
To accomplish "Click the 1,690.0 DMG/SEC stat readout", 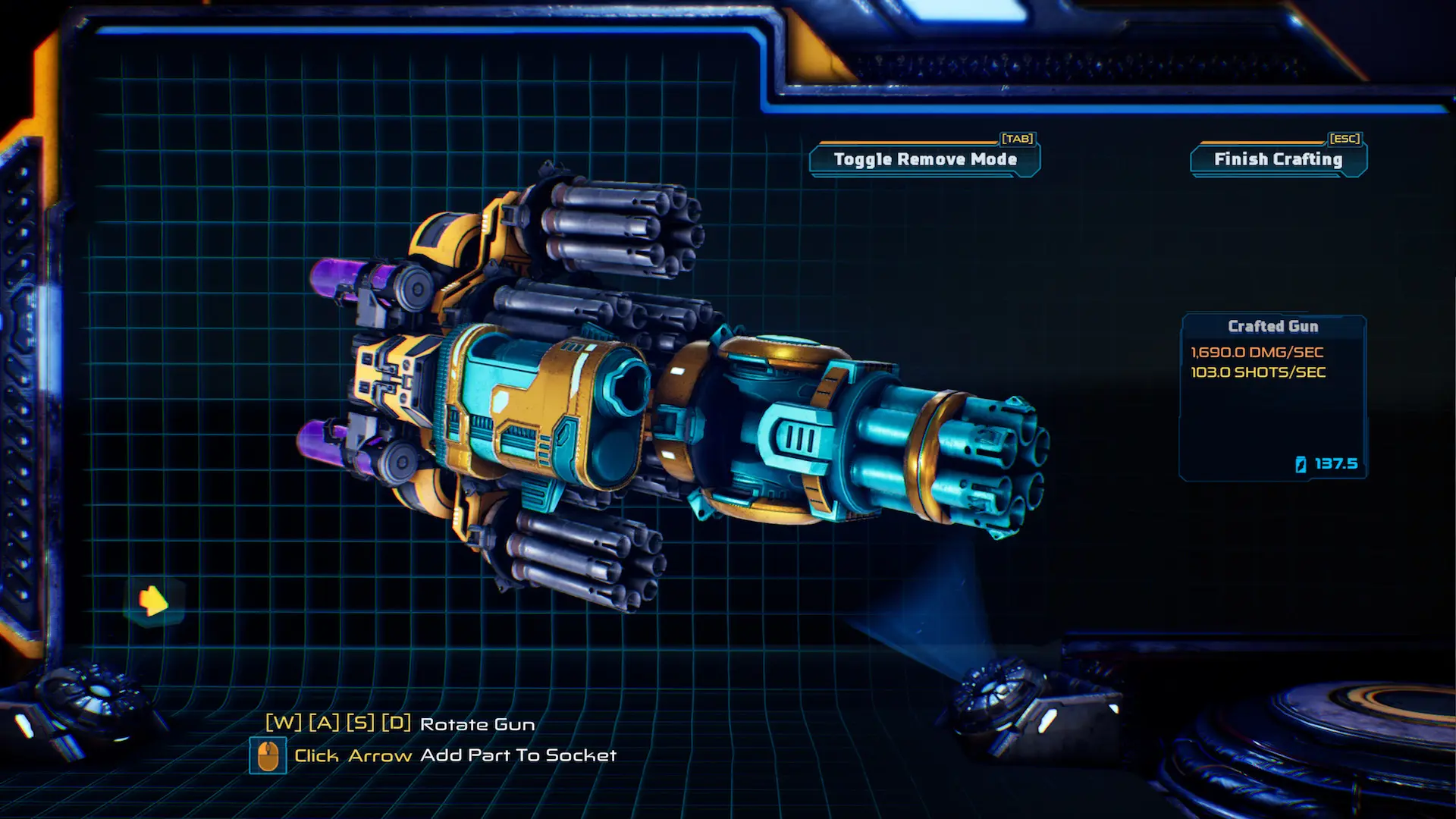I will [x=1255, y=351].
